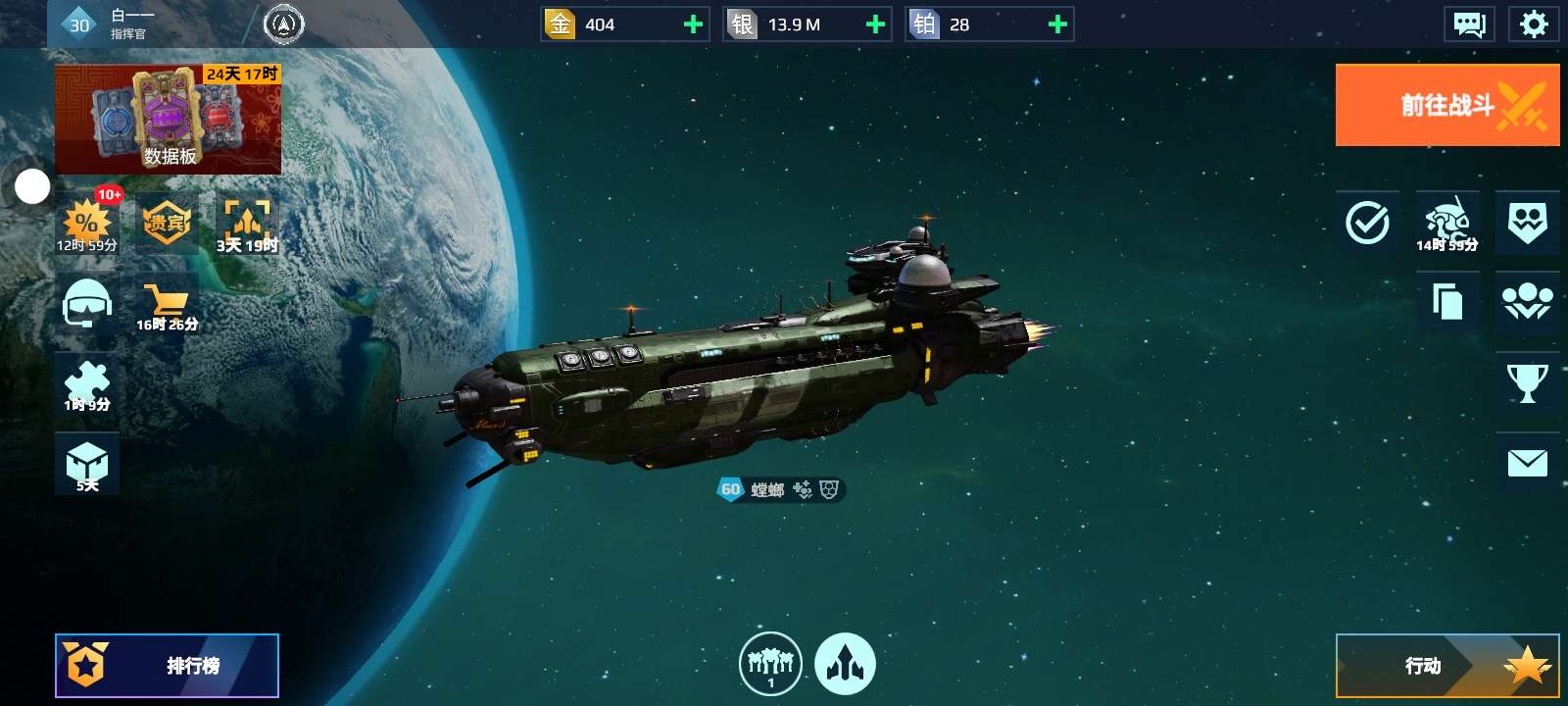Add more platinum with the plus button
Screen dimensions: 1568x706
point(1057,25)
